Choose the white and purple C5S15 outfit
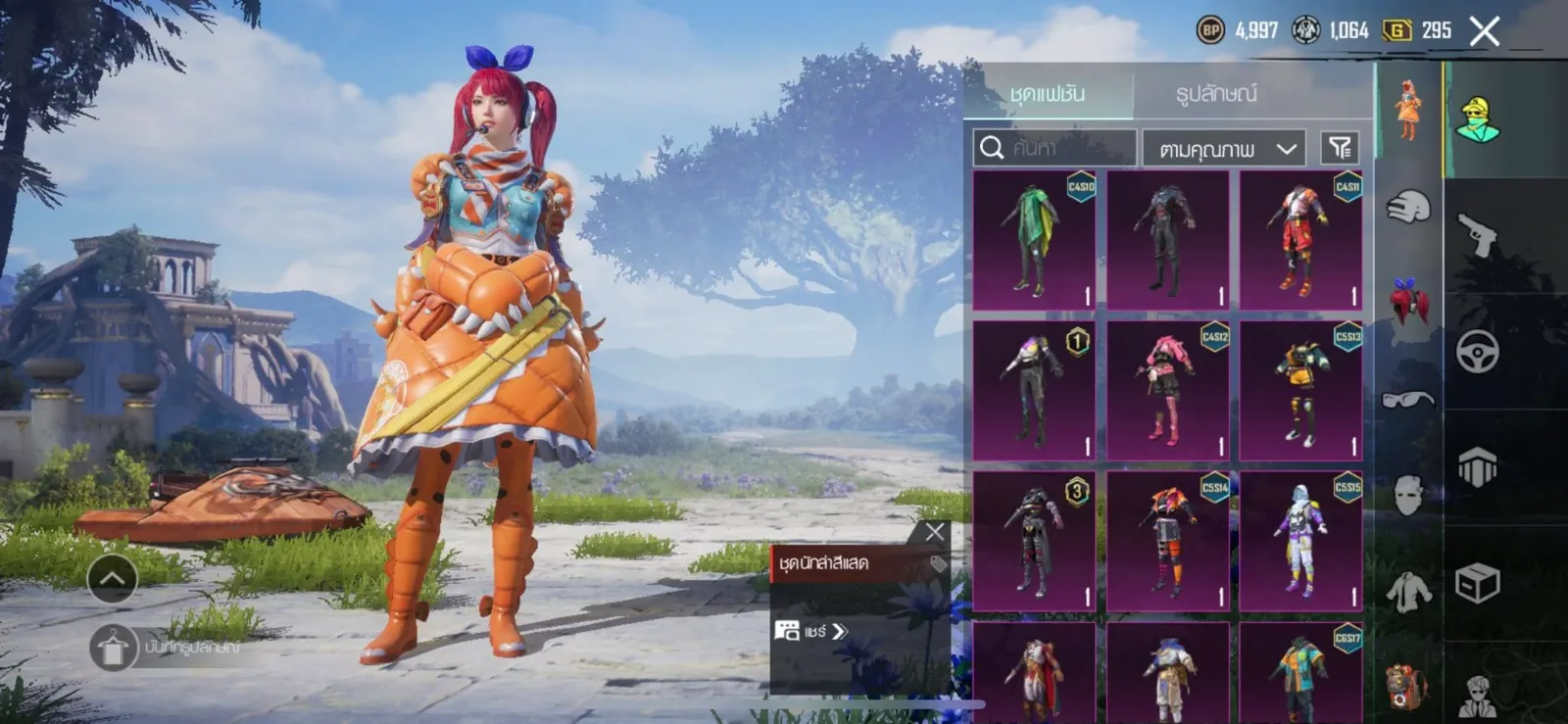The width and height of the screenshot is (1568, 724). coord(1300,541)
